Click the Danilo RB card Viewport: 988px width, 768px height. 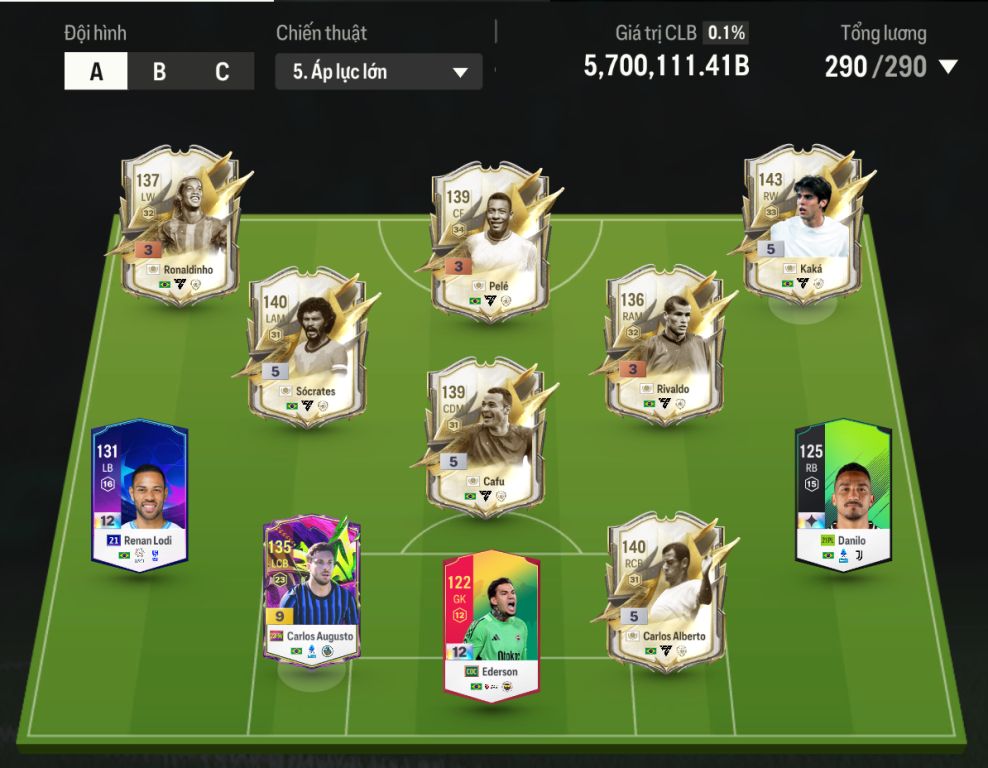coord(843,495)
